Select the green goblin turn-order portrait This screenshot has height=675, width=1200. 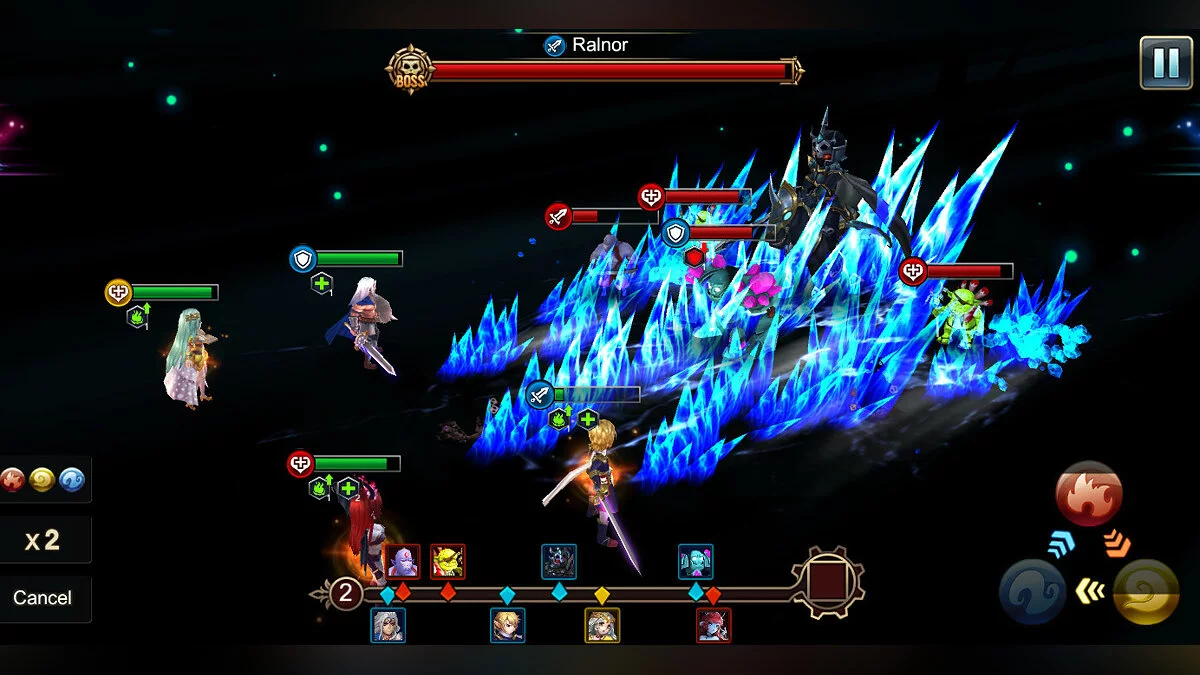[447, 562]
